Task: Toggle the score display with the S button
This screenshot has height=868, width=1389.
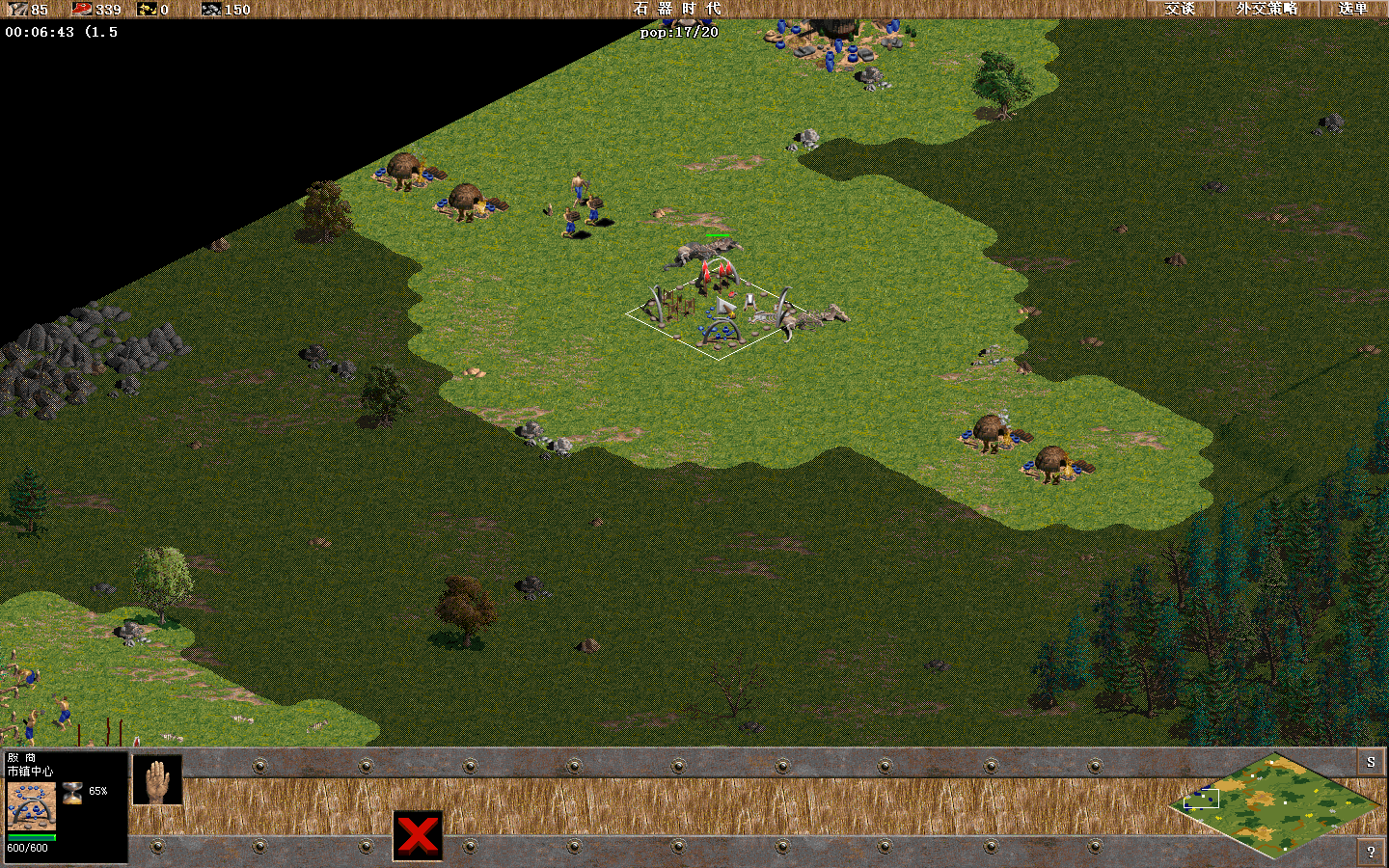Action: coord(1371,762)
